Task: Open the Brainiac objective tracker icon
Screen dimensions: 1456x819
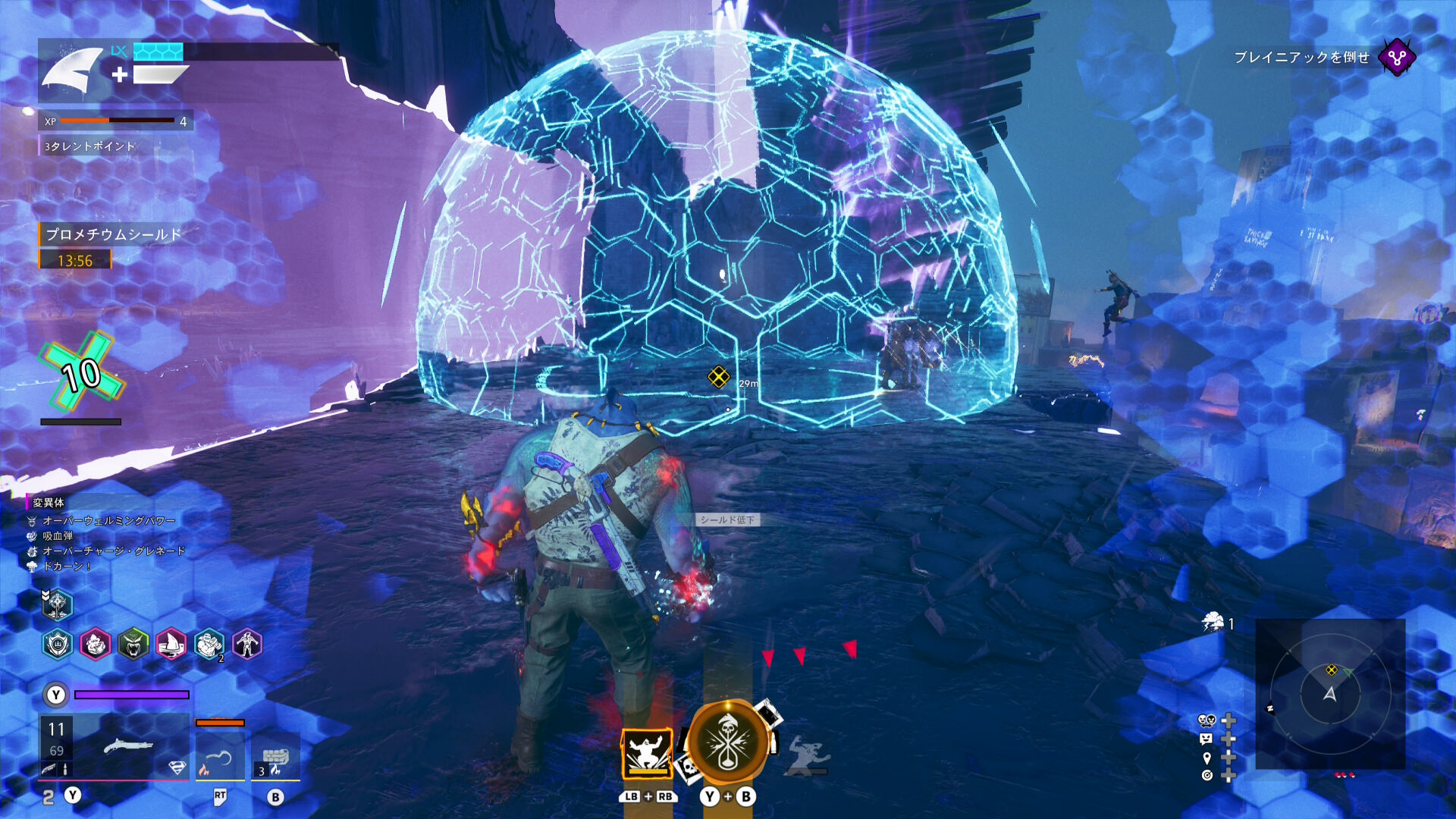Action: (1396, 57)
